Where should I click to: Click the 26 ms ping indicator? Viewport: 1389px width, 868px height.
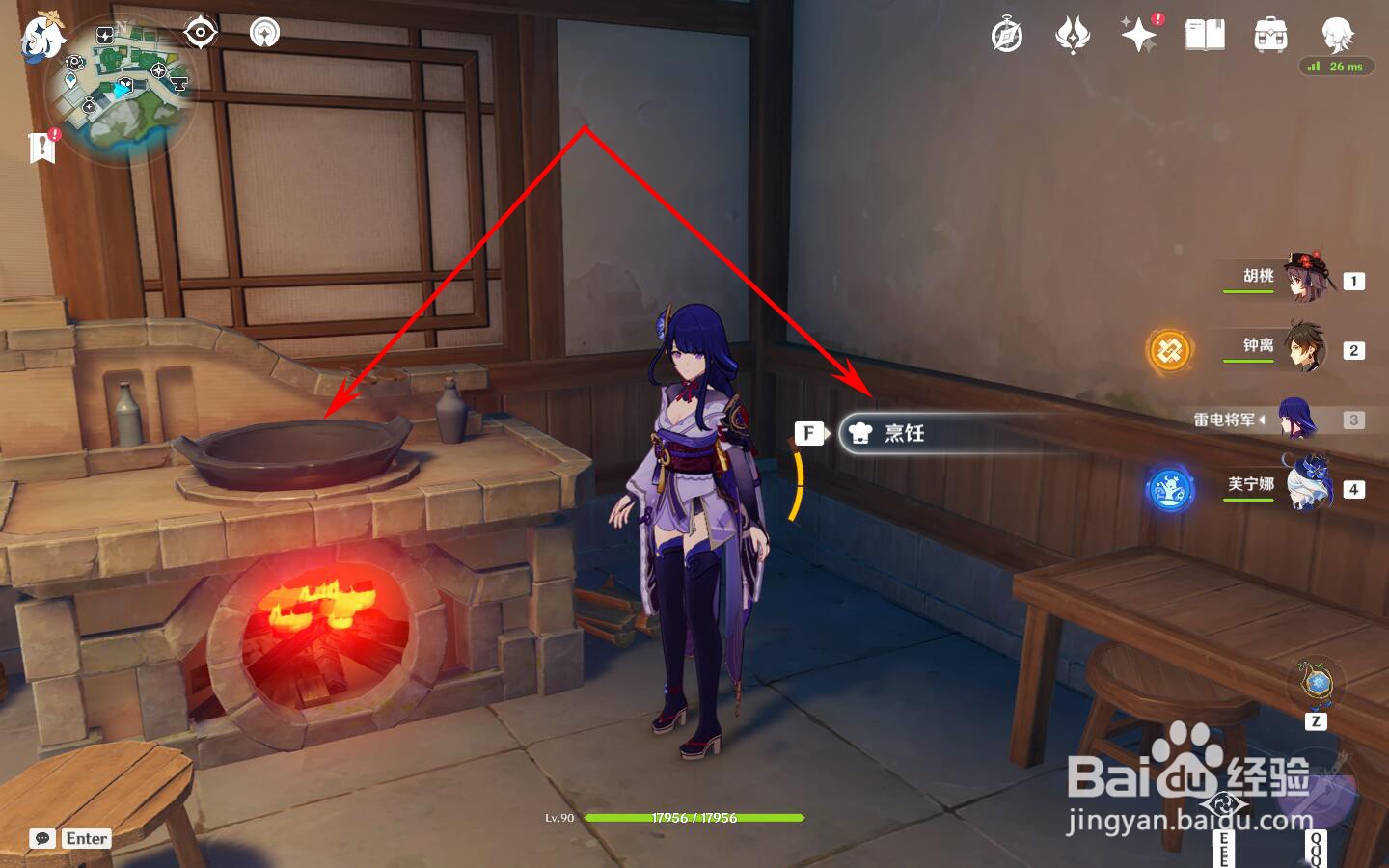(1337, 67)
